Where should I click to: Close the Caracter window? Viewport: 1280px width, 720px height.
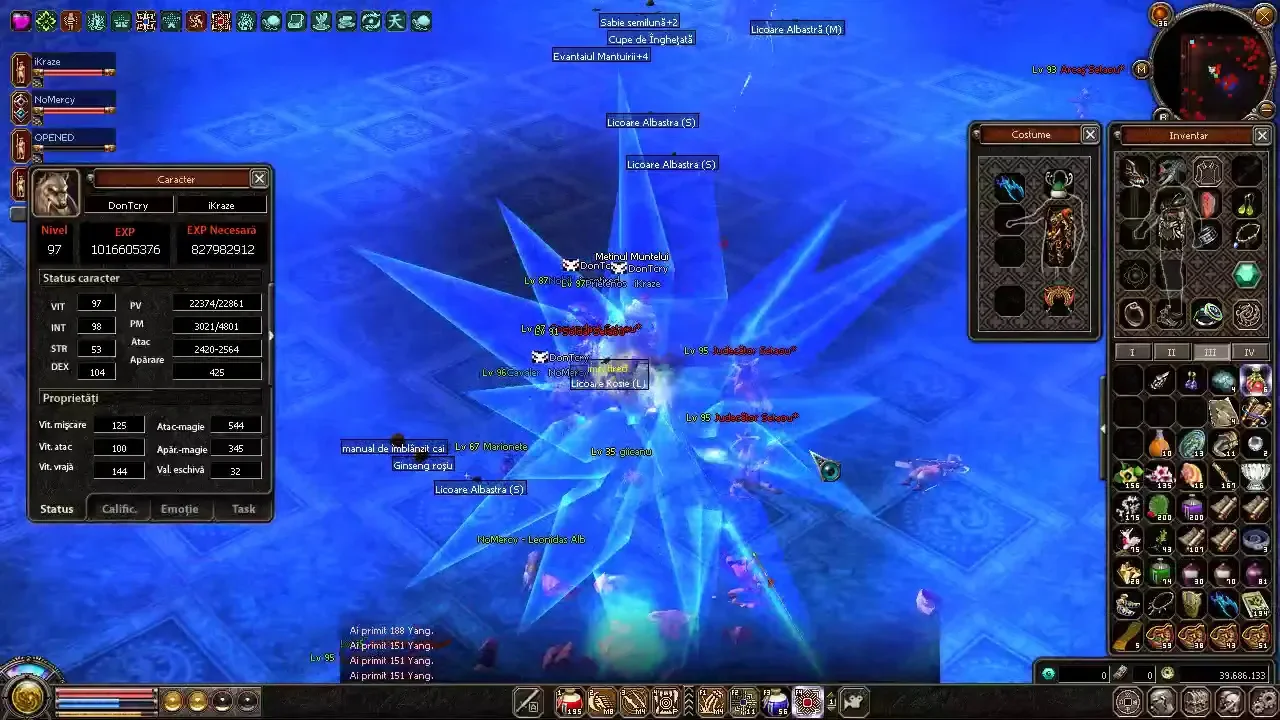[x=259, y=178]
